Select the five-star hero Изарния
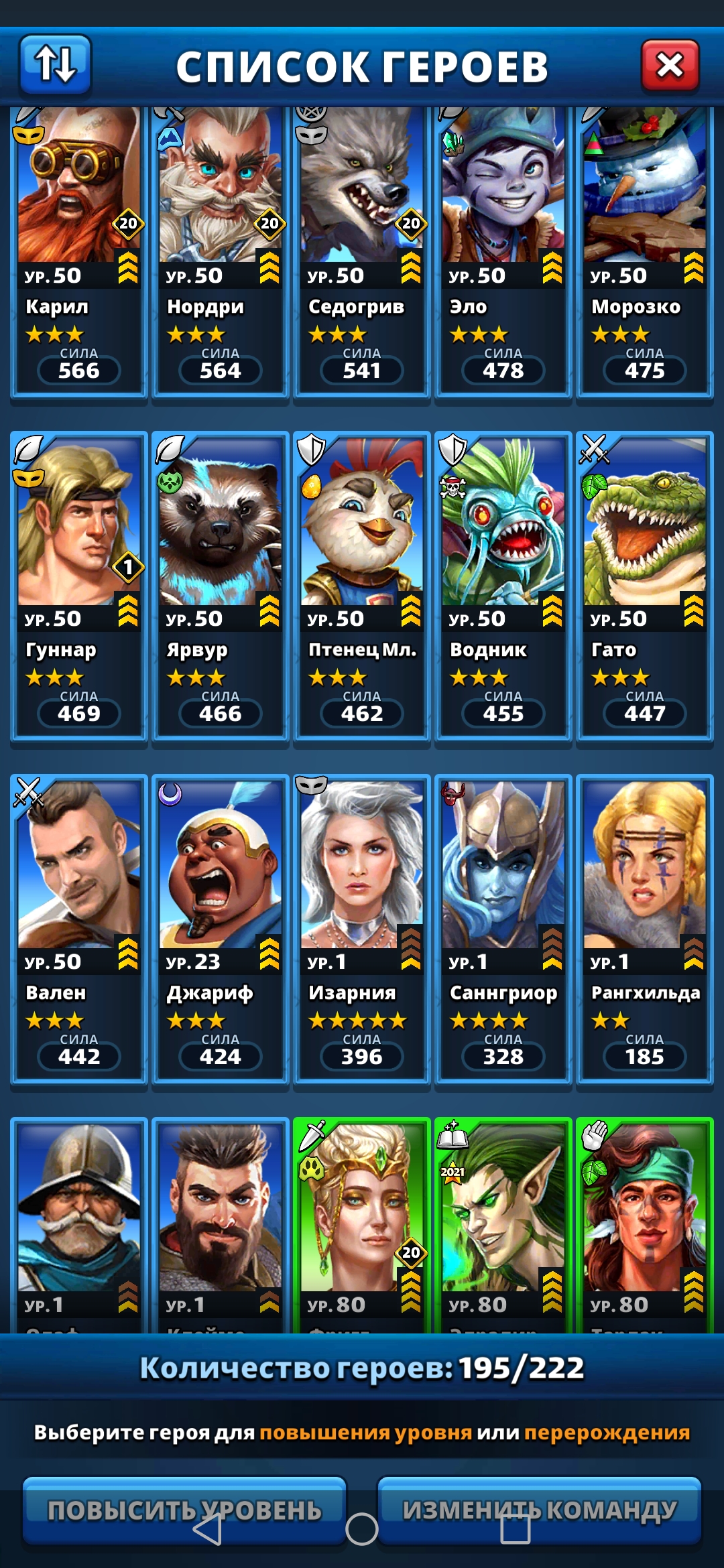 point(361,928)
